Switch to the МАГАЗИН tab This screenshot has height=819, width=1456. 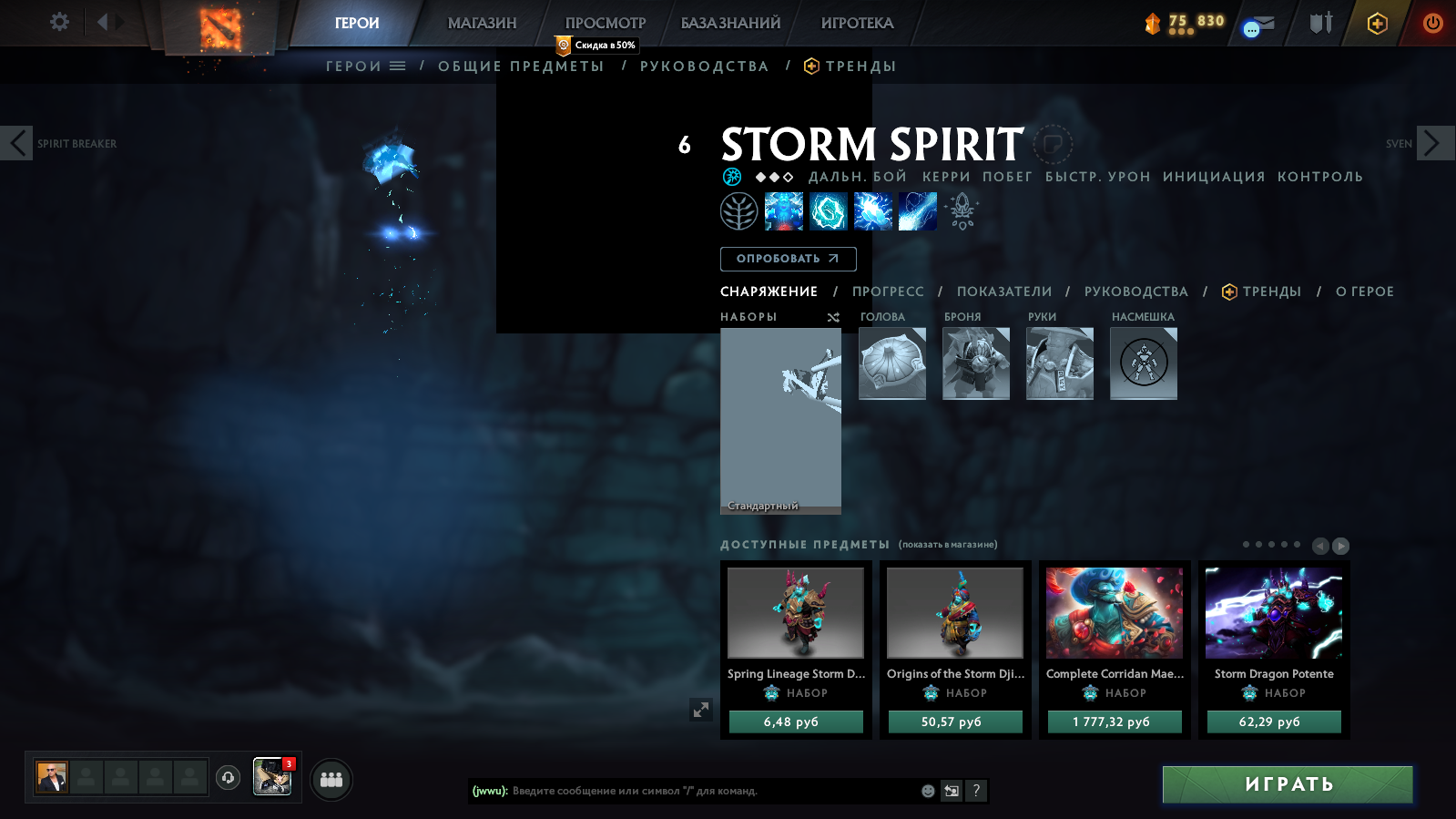(482, 23)
